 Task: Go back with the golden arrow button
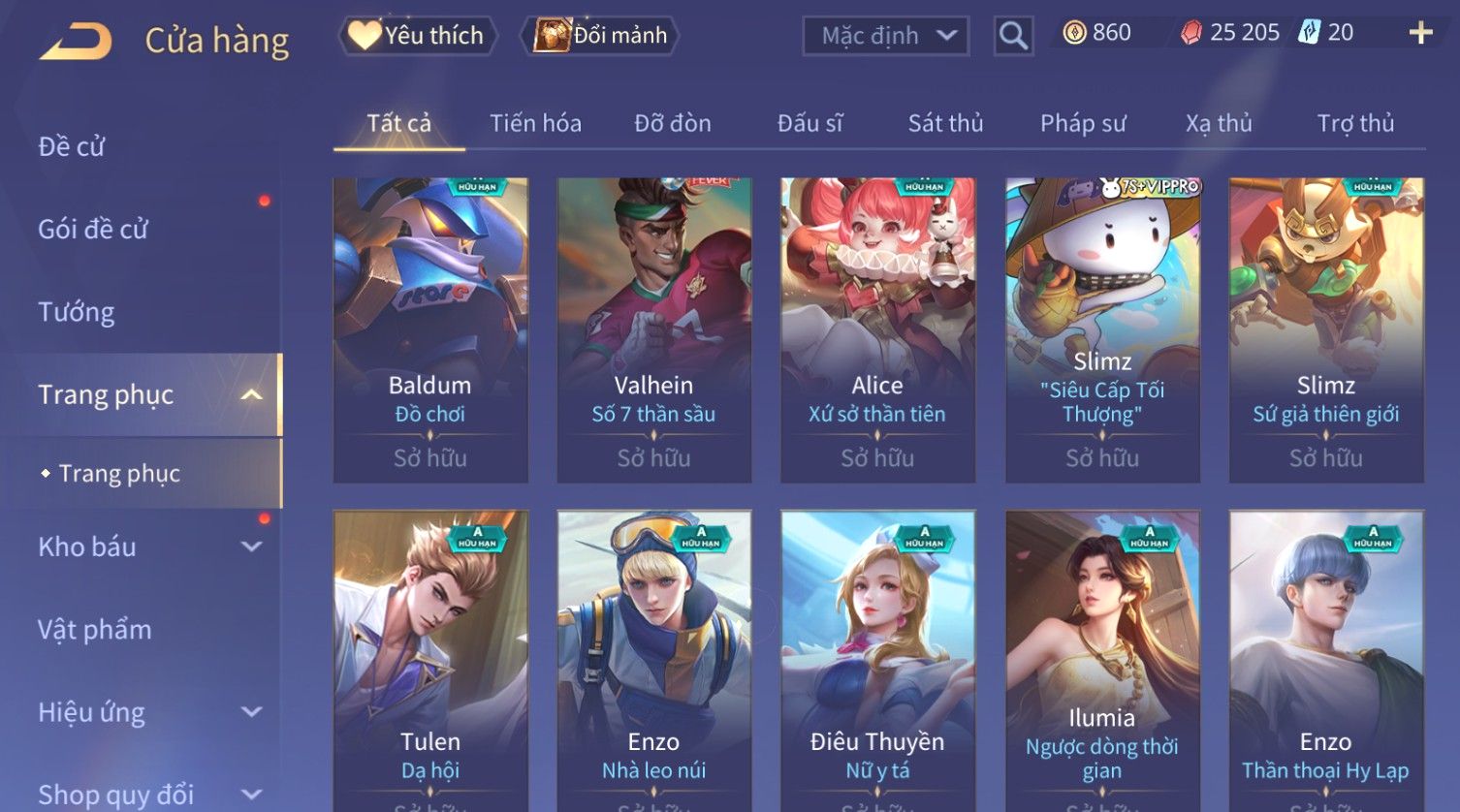coord(76,41)
